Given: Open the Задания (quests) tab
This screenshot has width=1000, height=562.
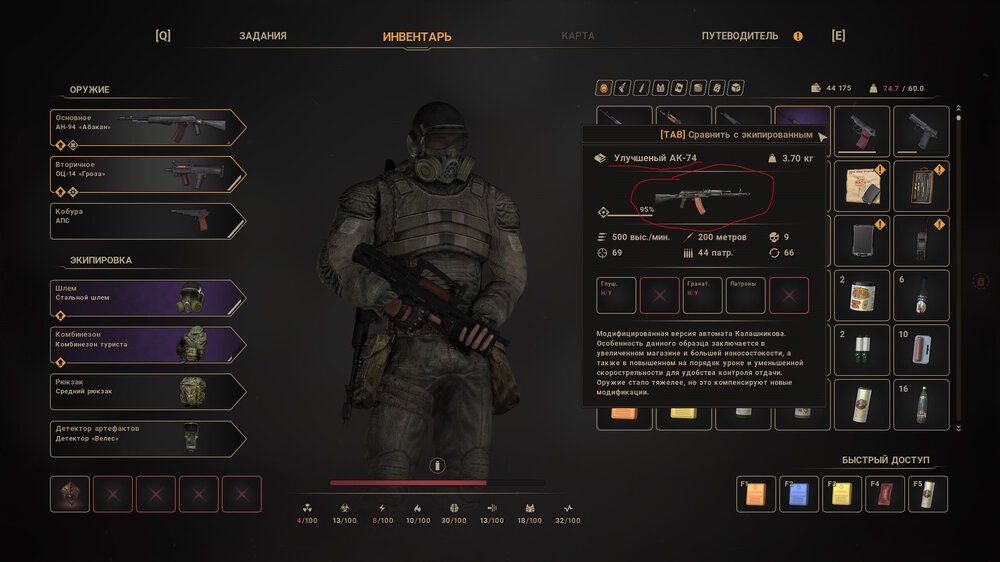Looking at the screenshot, I should [263, 36].
